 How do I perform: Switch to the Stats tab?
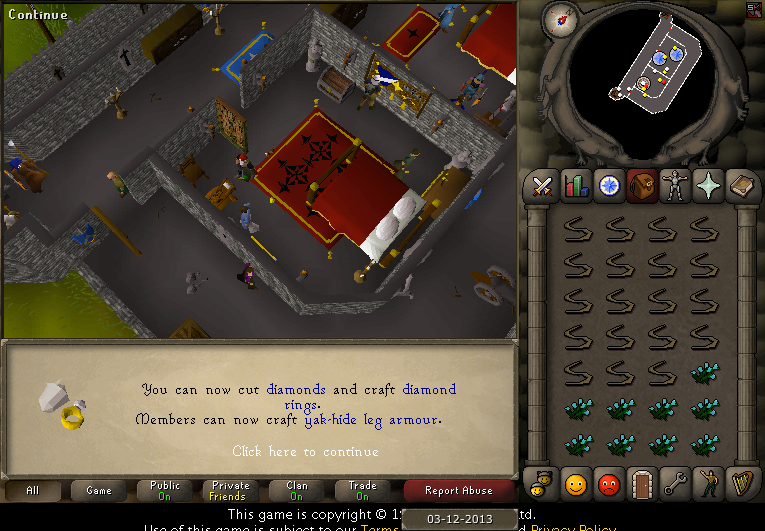click(576, 185)
